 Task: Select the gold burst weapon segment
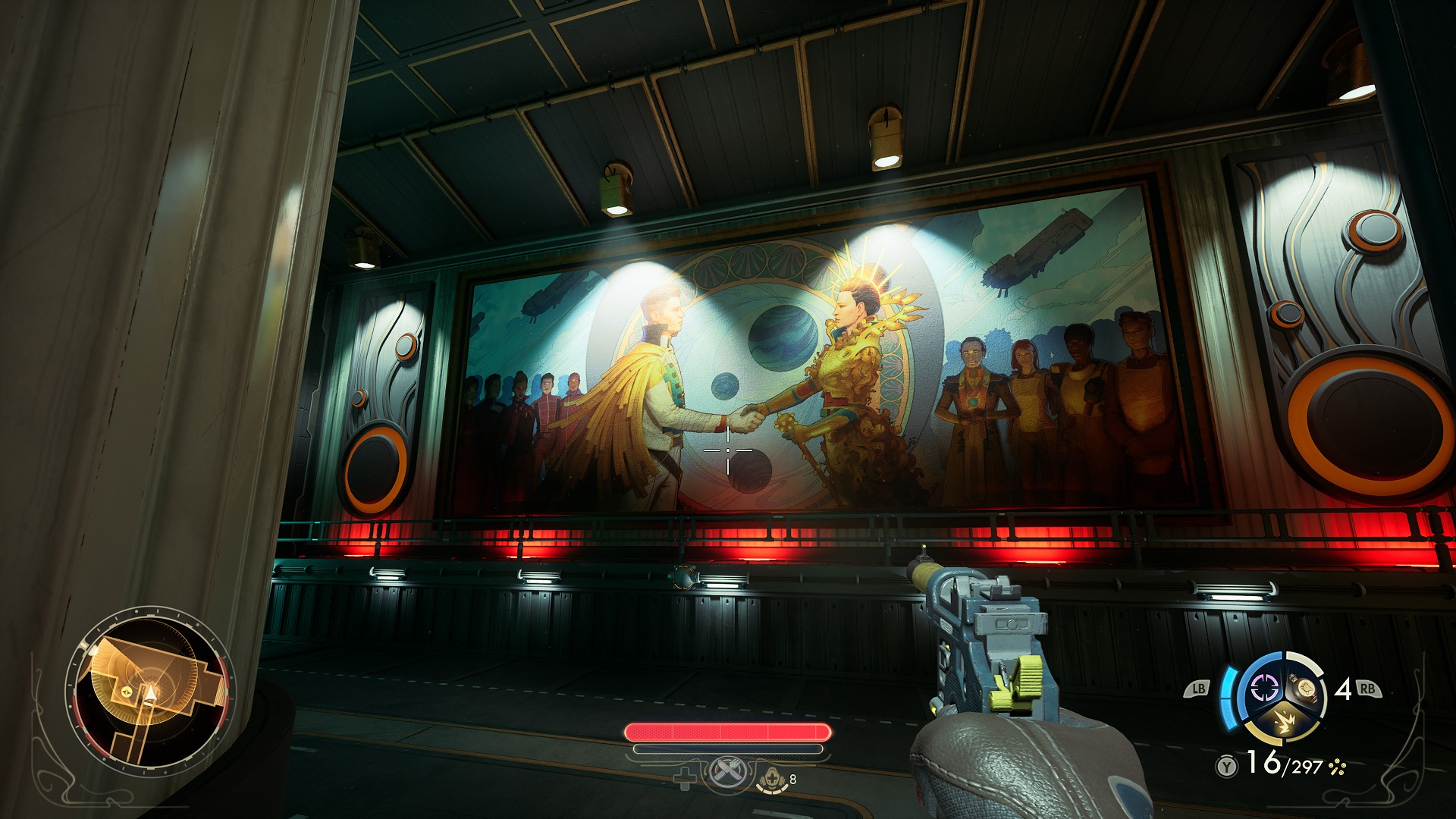[x=1285, y=723]
